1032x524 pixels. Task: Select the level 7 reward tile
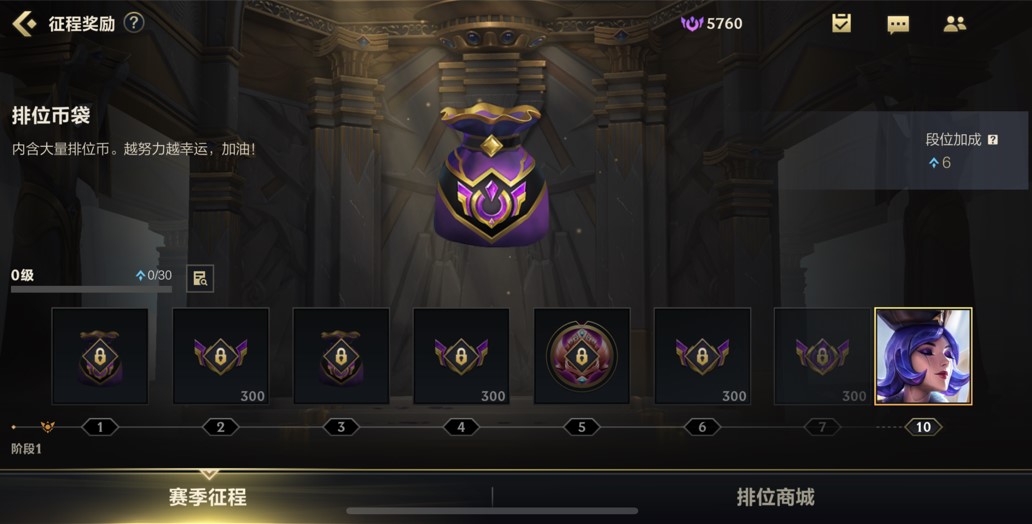tap(822, 355)
